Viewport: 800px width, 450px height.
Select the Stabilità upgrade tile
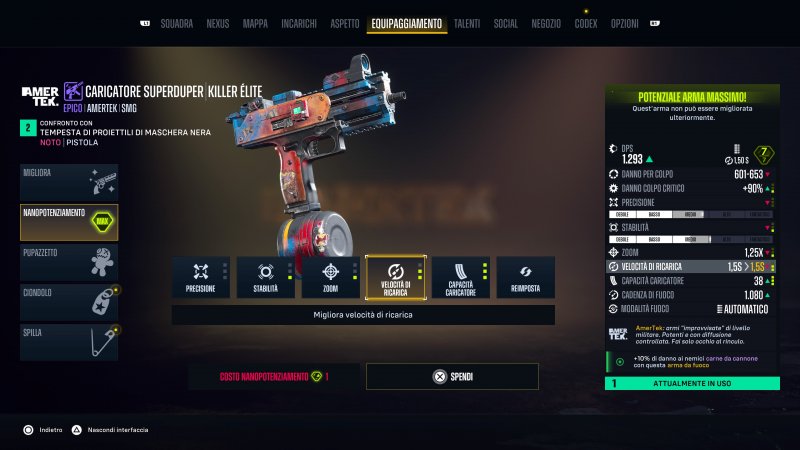[x=265, y=277]
